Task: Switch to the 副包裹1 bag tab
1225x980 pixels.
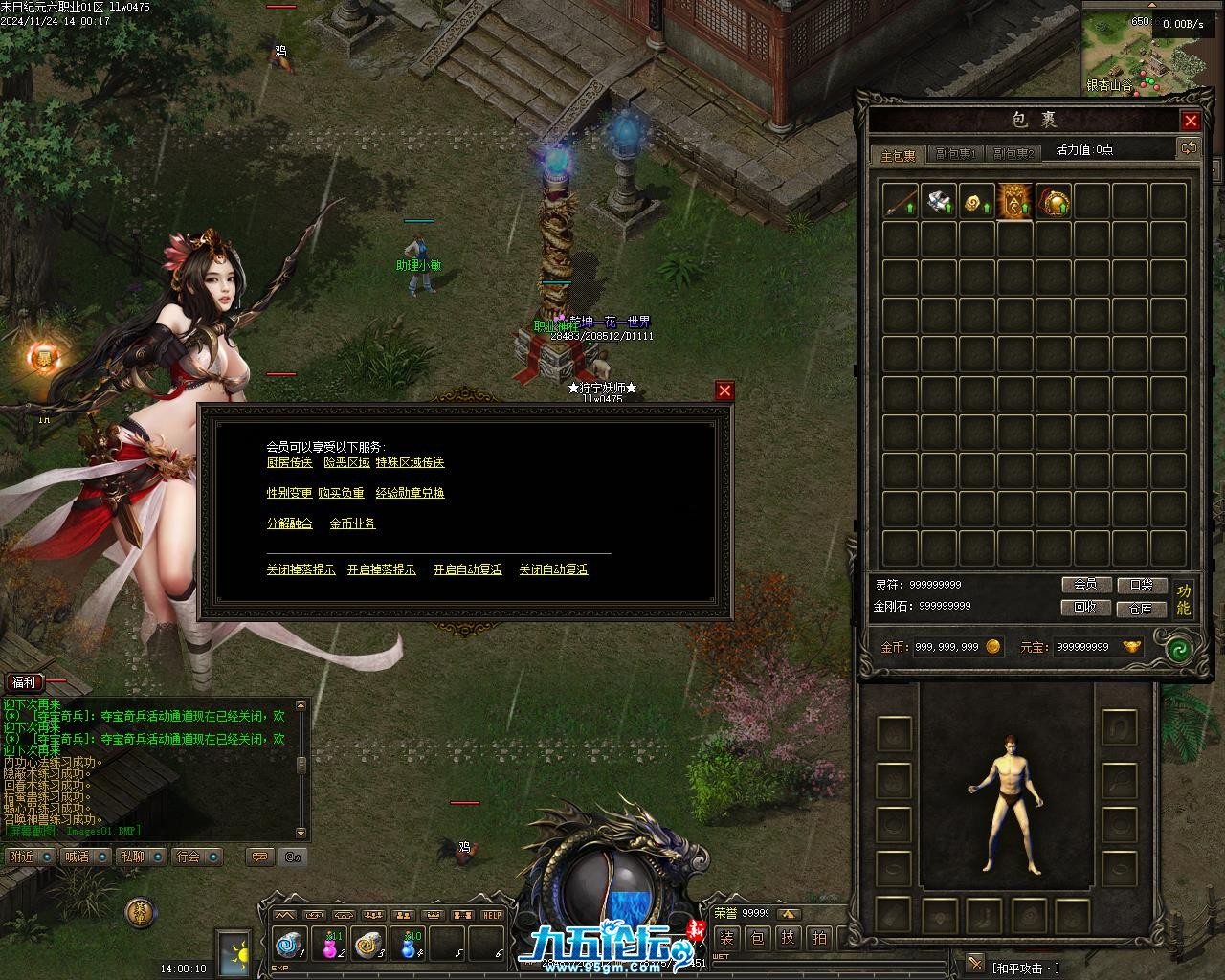Action: (954, 154)
